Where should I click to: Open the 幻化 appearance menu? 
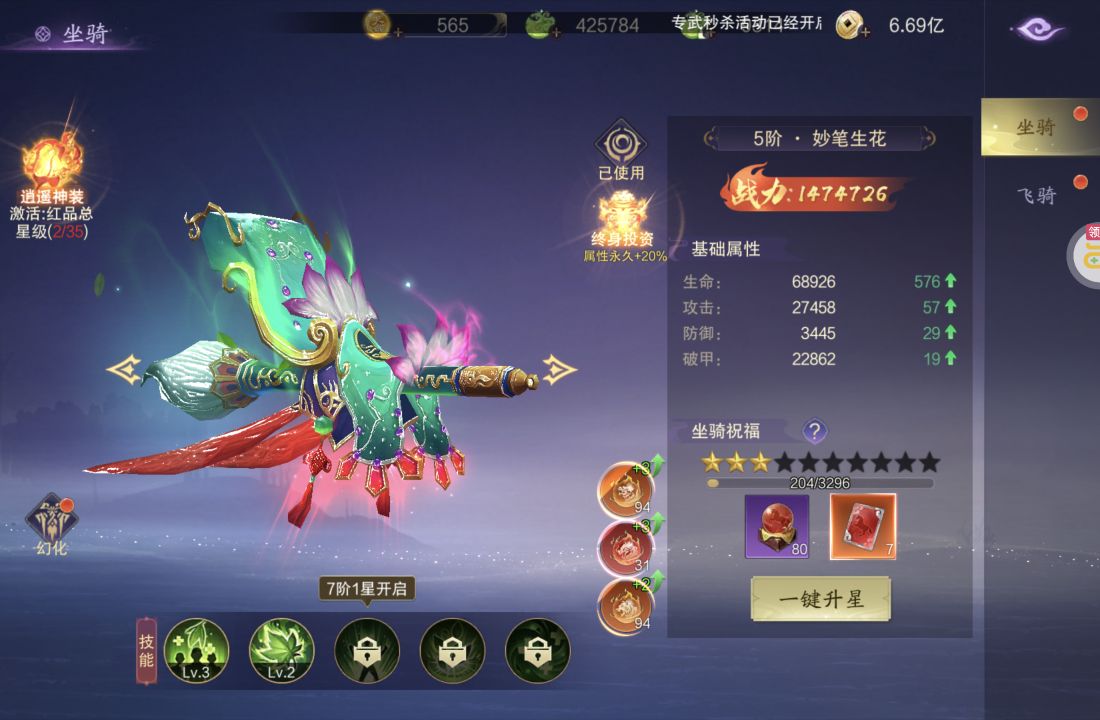(x=52, y=522)
